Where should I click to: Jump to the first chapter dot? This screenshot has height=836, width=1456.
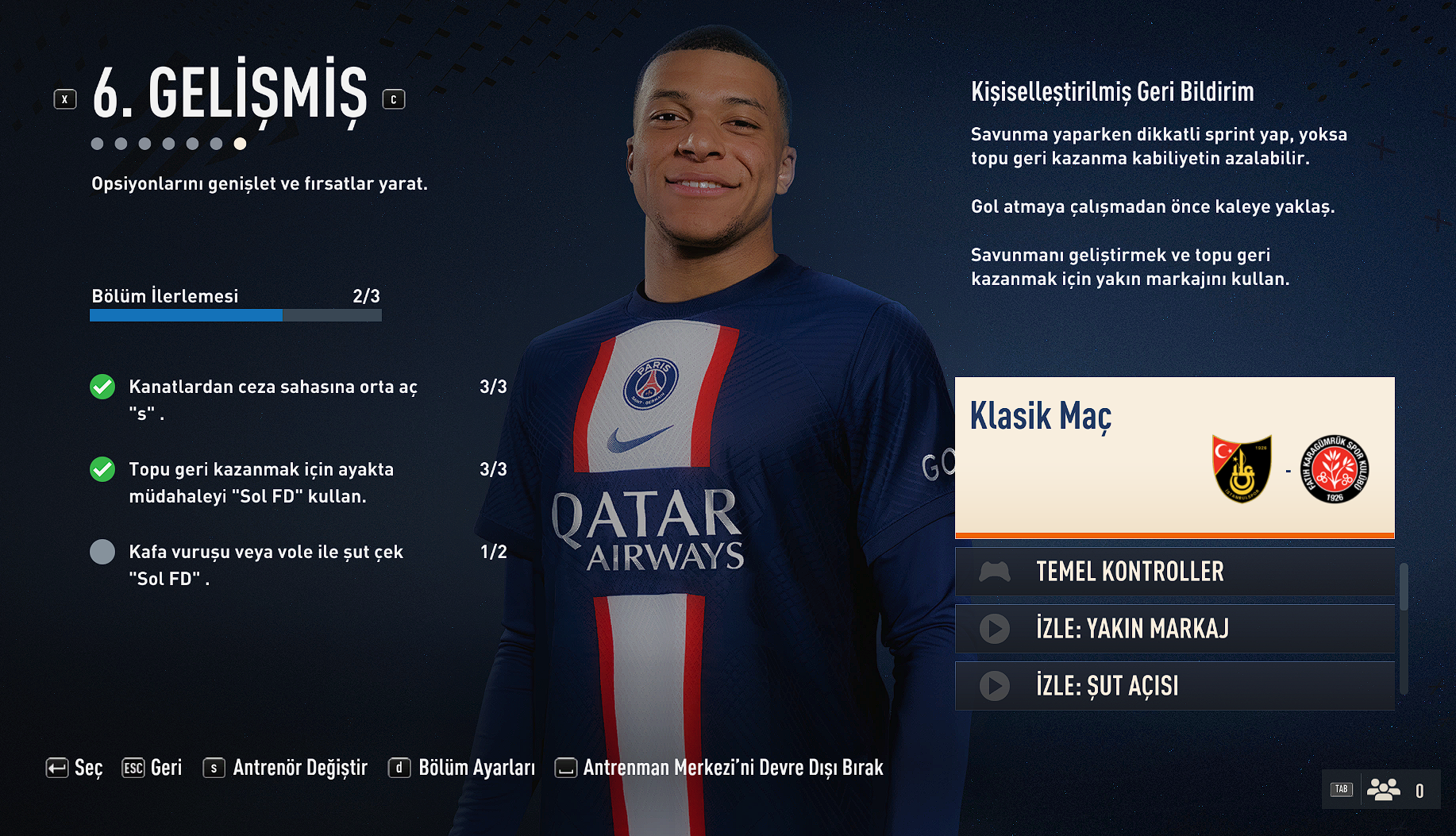(97, 144)
